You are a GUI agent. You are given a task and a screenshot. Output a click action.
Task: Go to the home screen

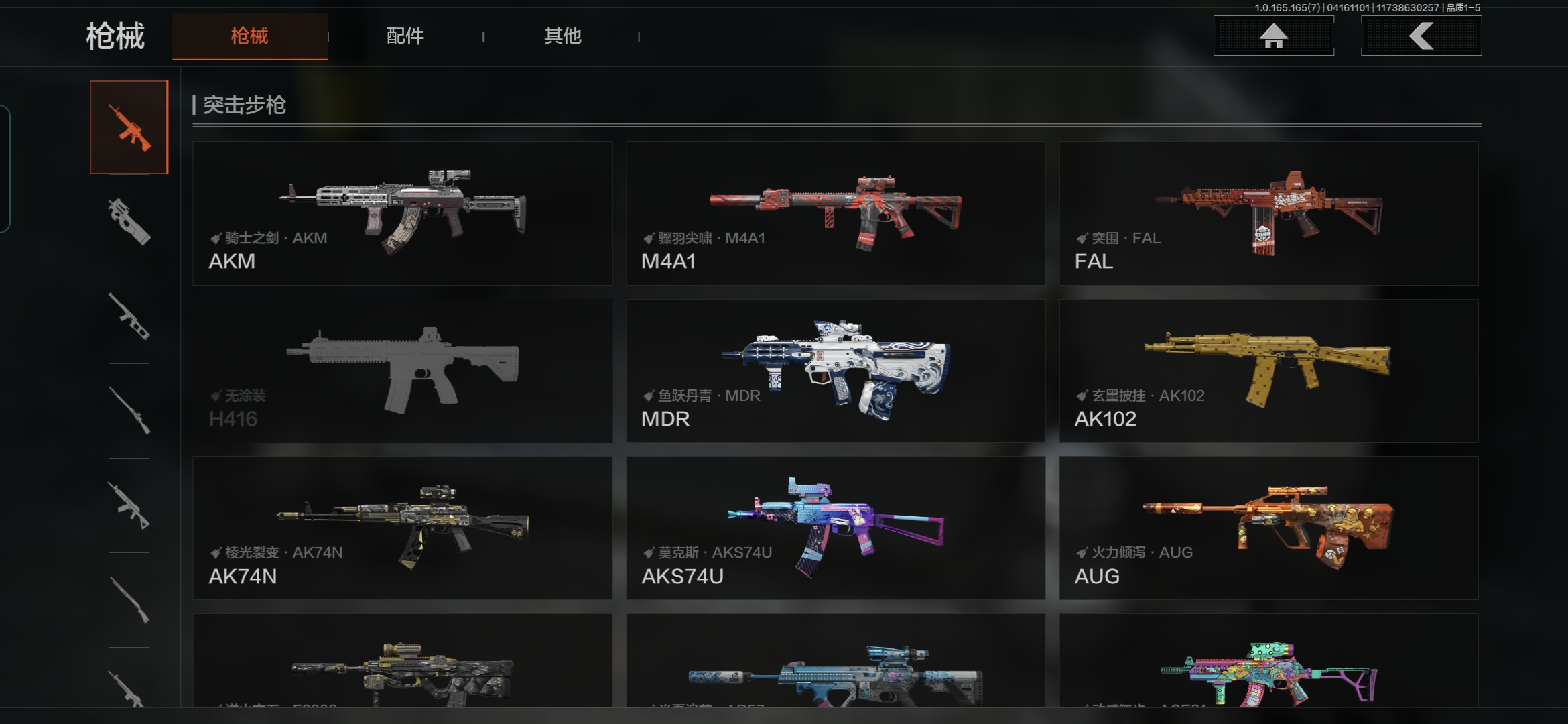click(x=1273, y=36)
